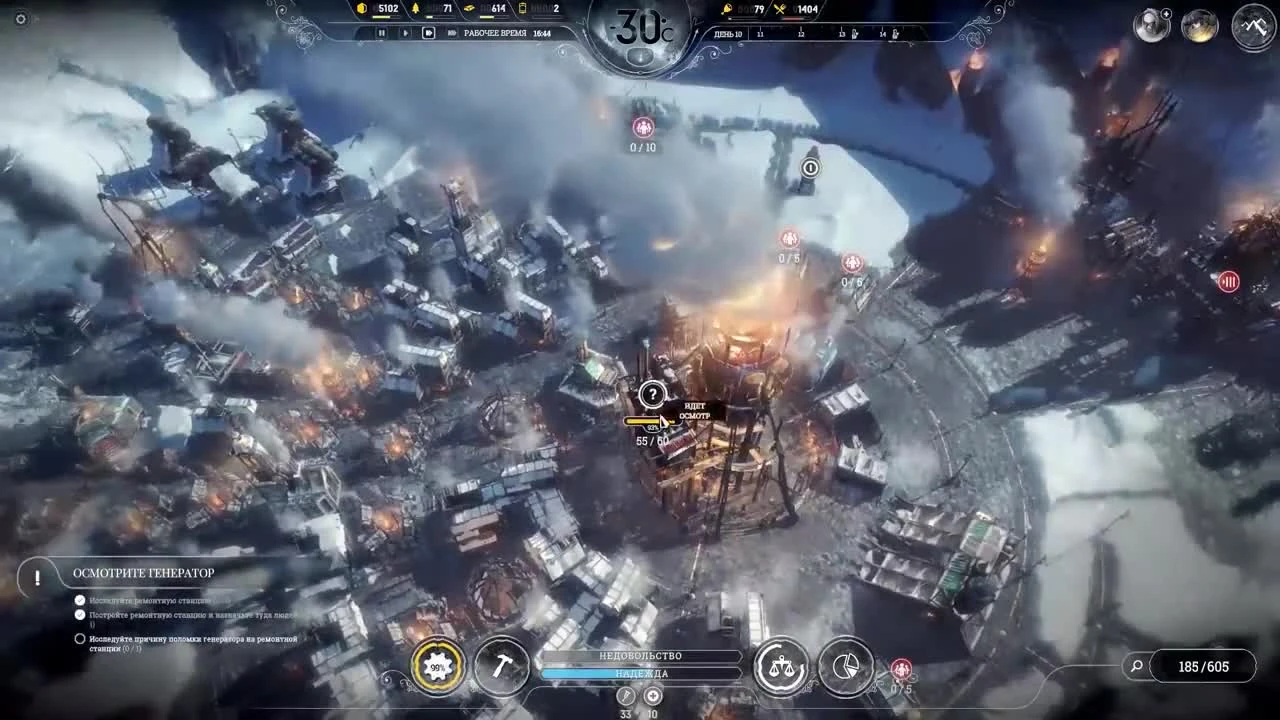The height and width of the screenshot is (720, 1280).
Task: Enable fast forward game speed
Action: point(428,31)
